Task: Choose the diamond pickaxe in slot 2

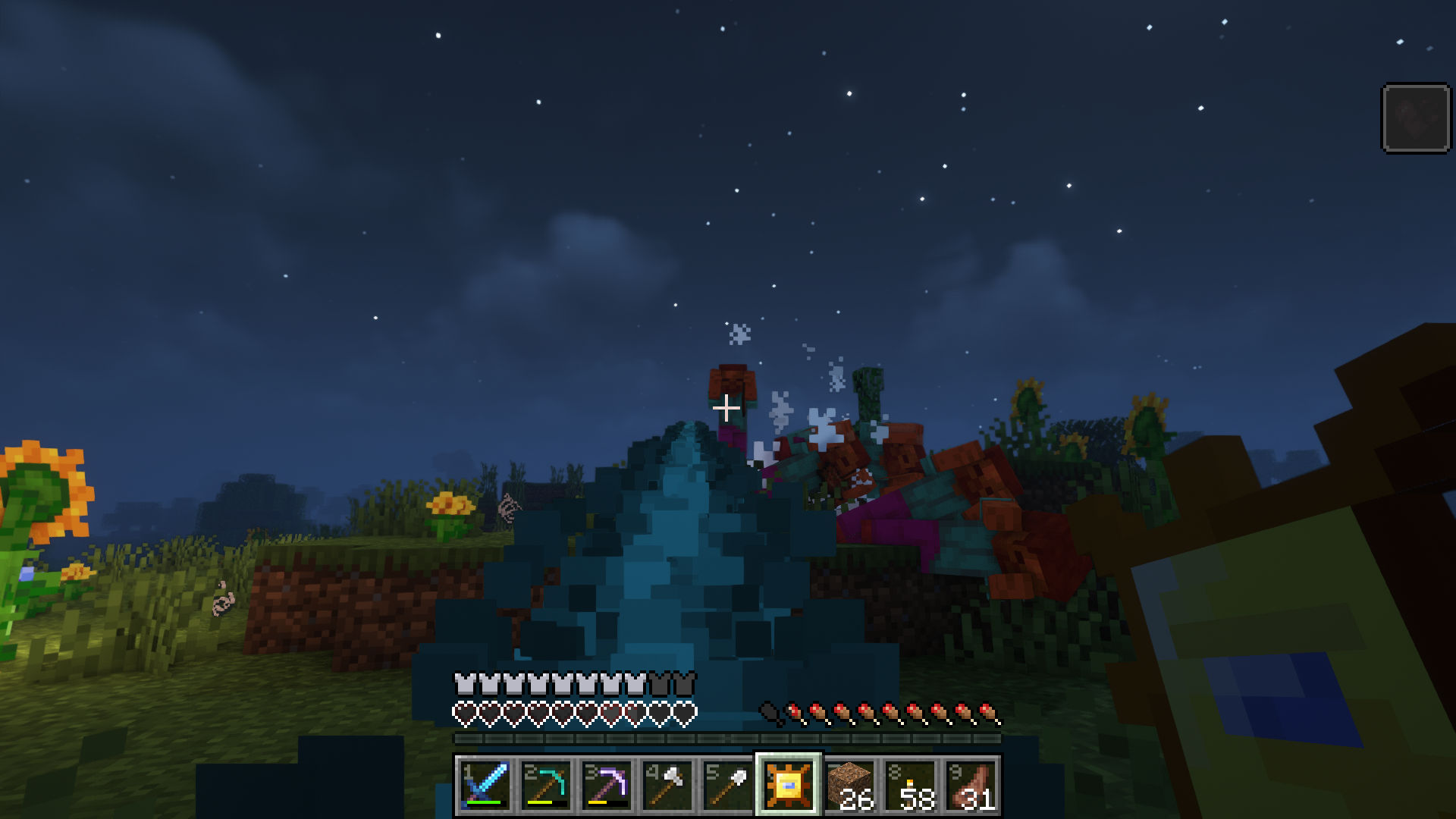Action: pyautogui.click(x=546, y=785)
